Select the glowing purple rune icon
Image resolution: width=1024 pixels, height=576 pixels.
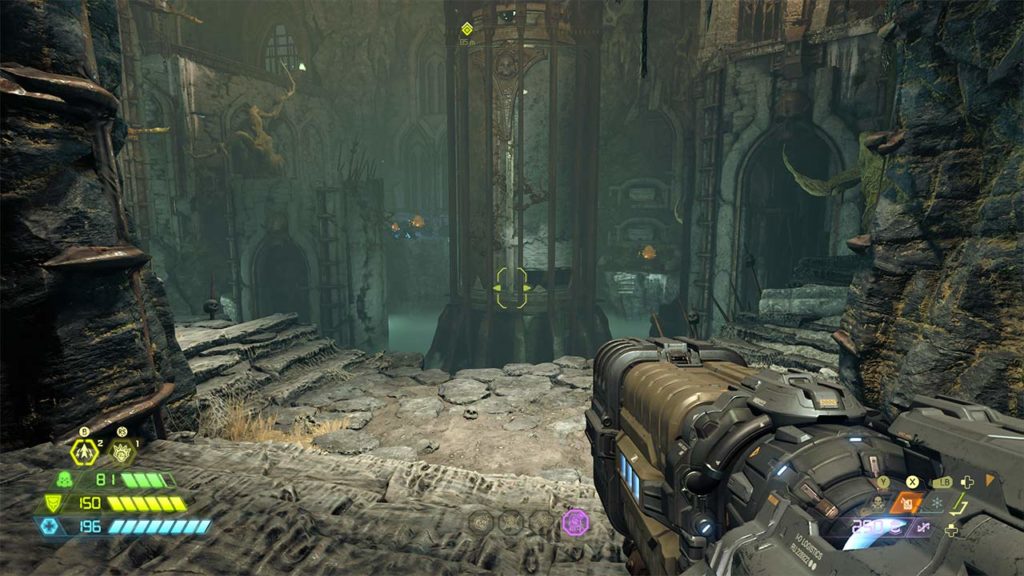coord(575,521)
